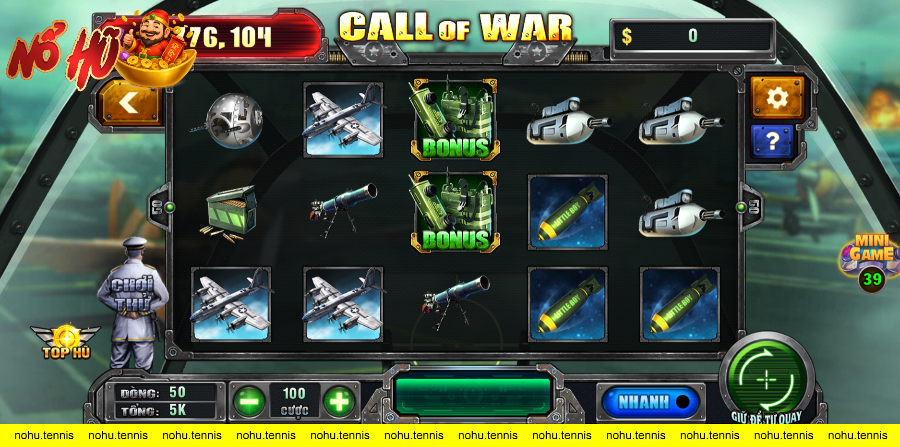This screenshot has width=900, height=447.
Task: Open the Top Hũ leaderboard
Action: (x=66, y=341)
